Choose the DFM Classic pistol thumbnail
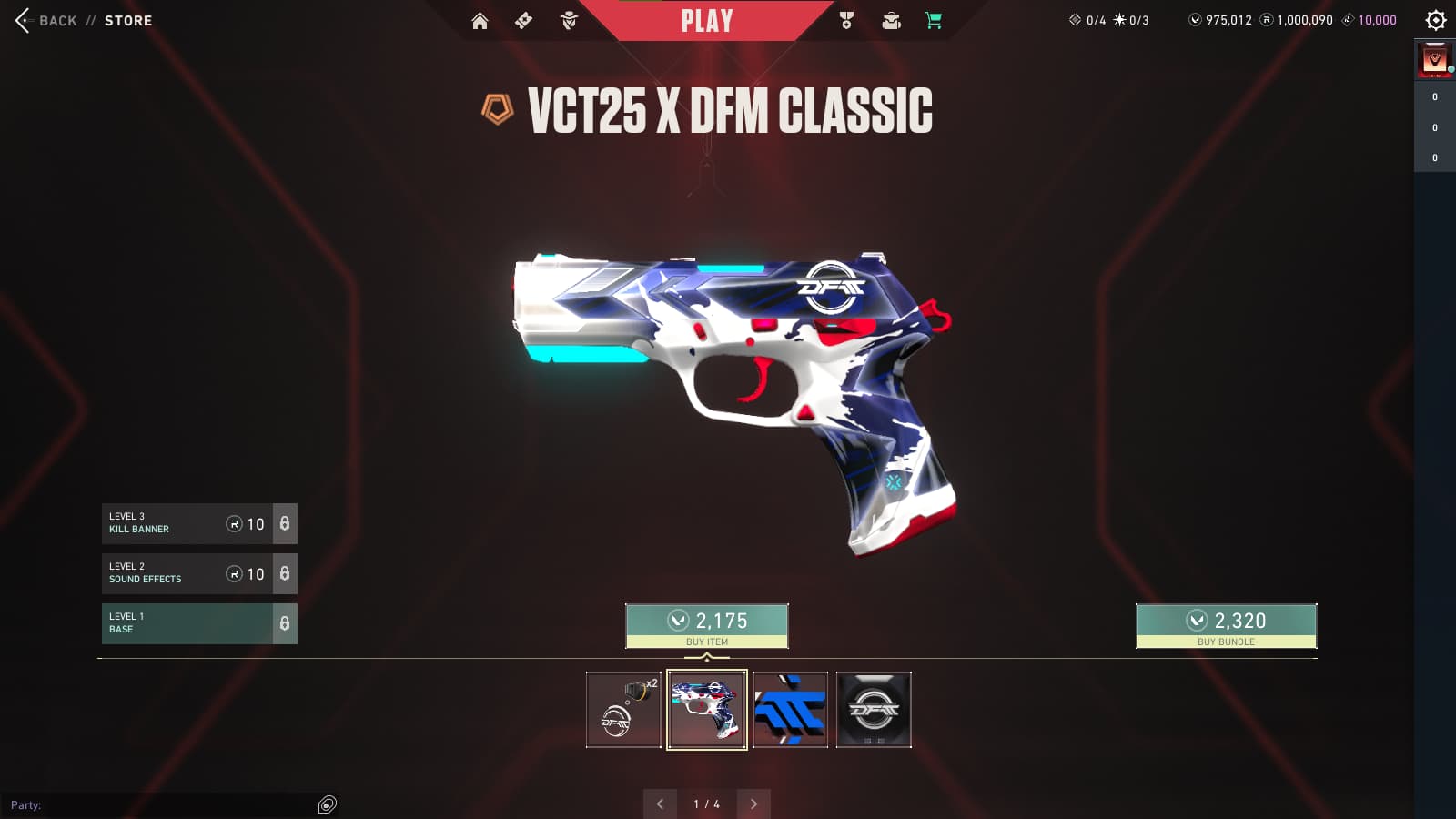 pos(707,710)
